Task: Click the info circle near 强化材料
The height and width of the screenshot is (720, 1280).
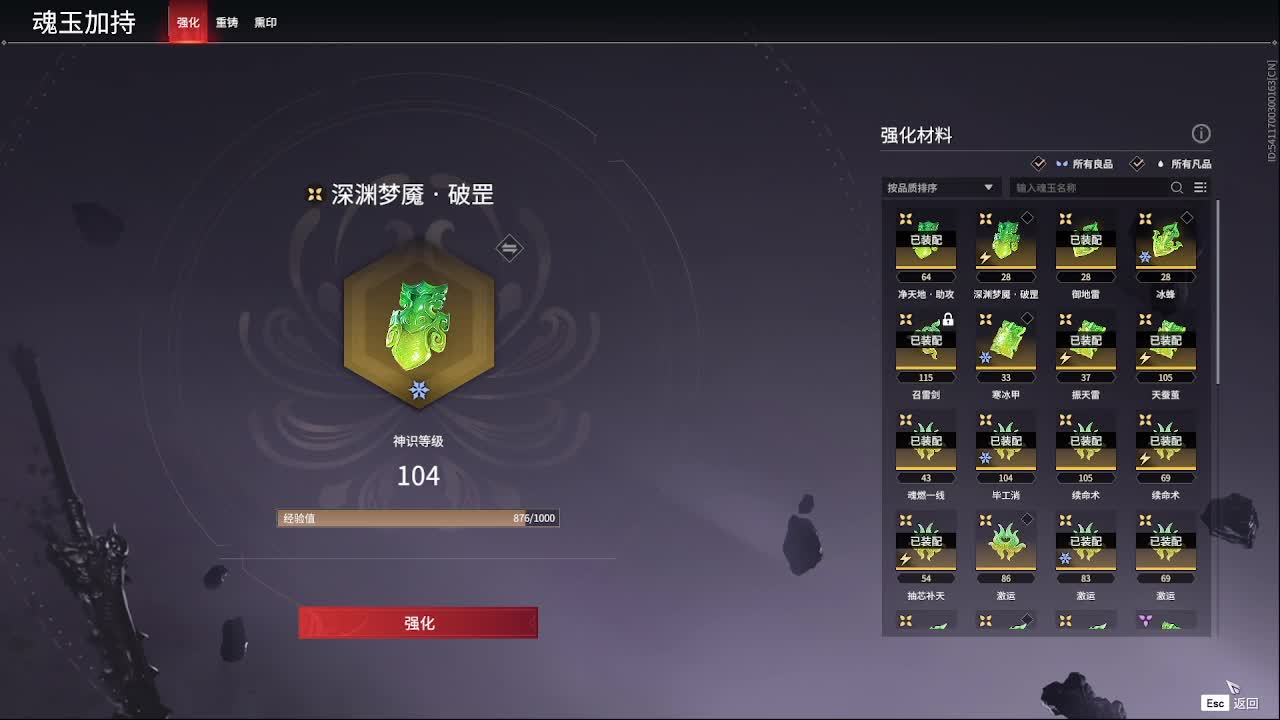Action: tap(1201, 133)
